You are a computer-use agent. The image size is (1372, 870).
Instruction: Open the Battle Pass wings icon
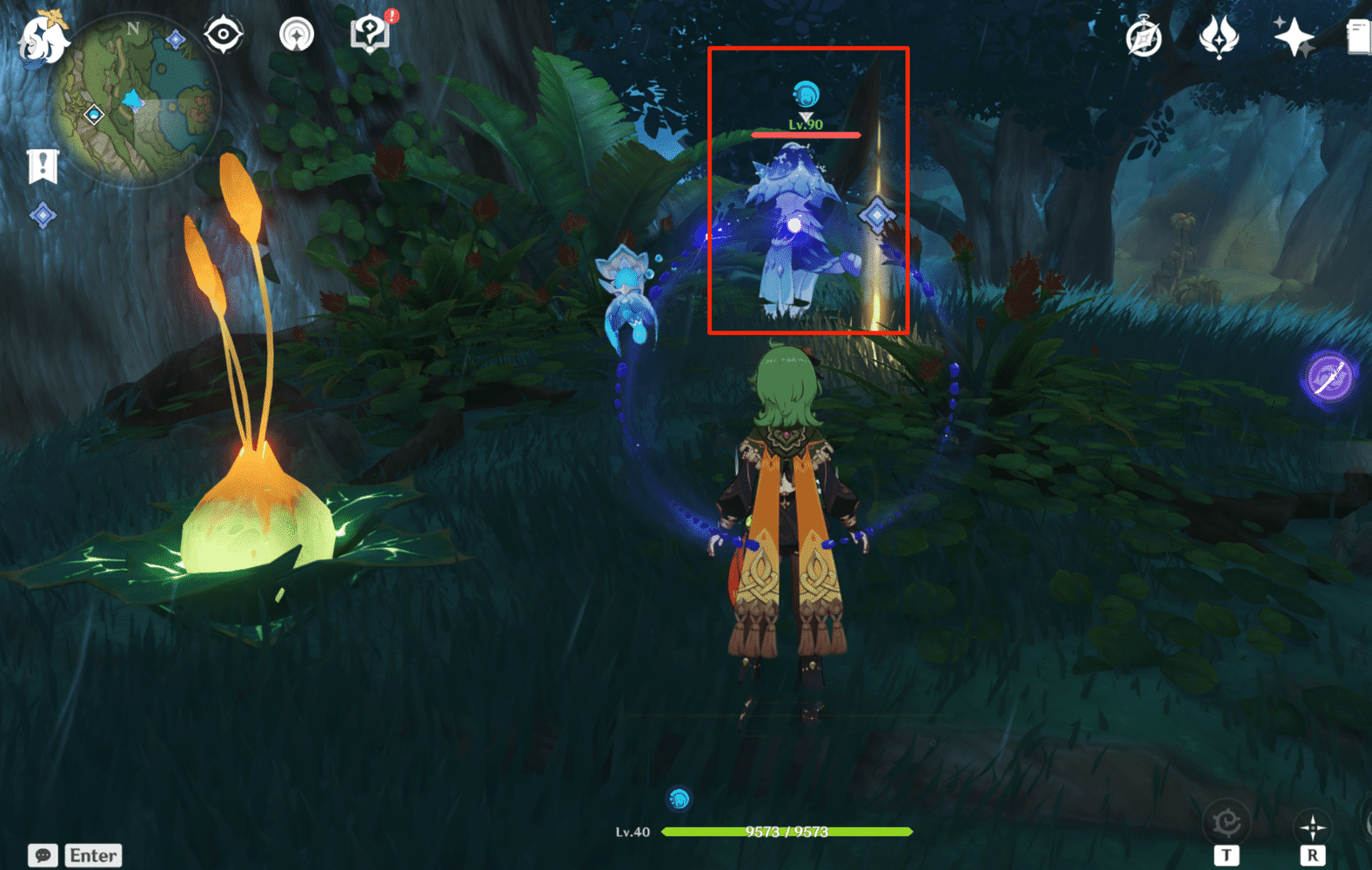click(1218, 35)
